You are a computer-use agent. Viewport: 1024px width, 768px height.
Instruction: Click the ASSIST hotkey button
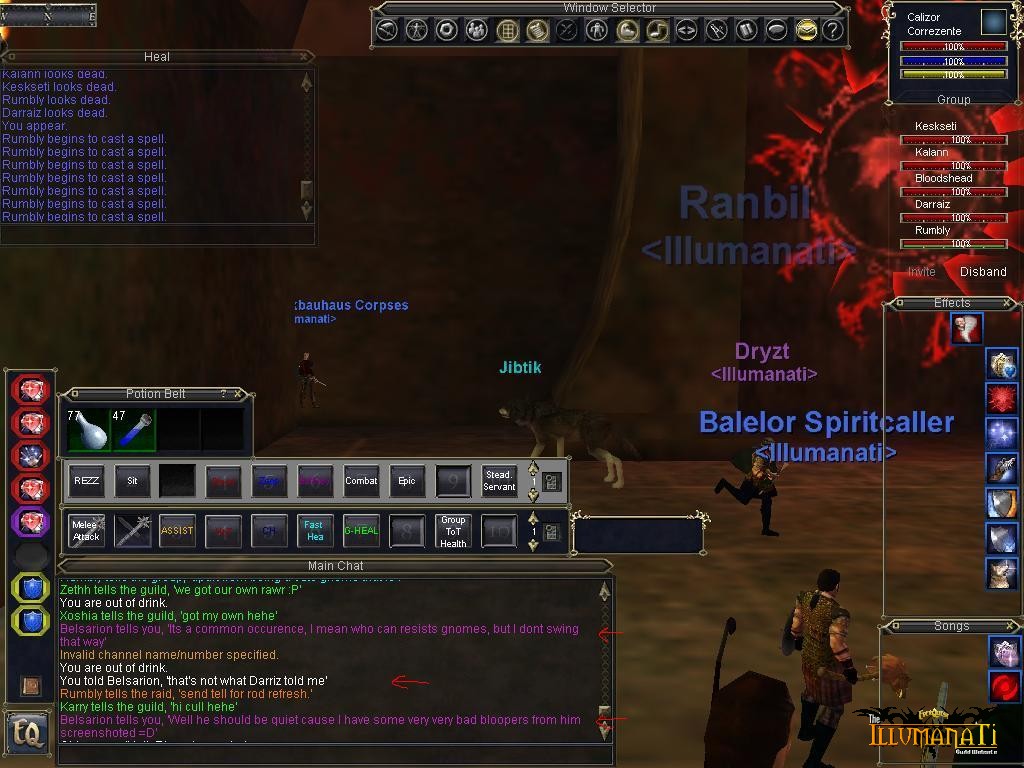click(x=177, y=531)
